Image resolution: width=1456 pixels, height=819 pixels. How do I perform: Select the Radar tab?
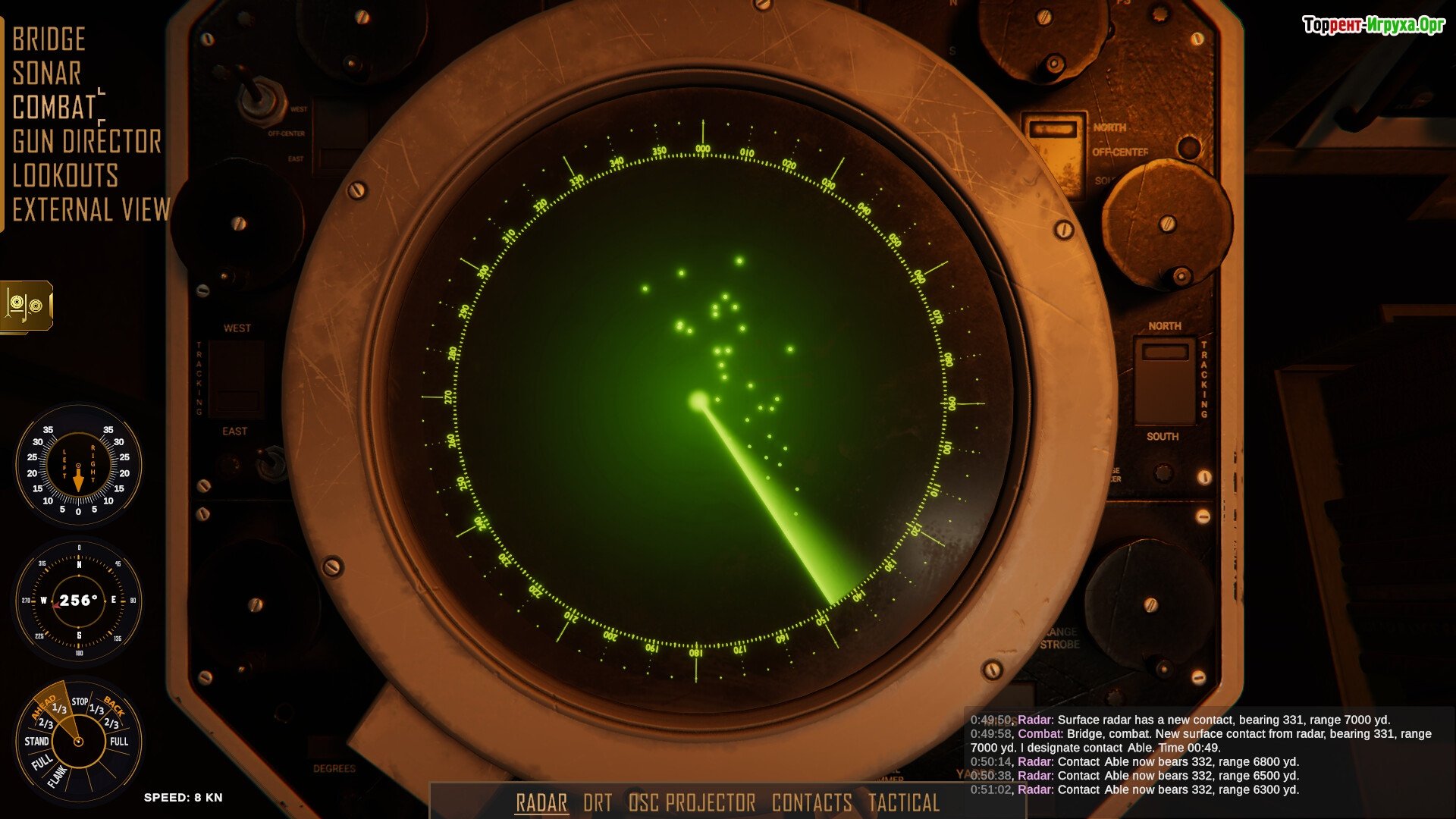point(541,802)
